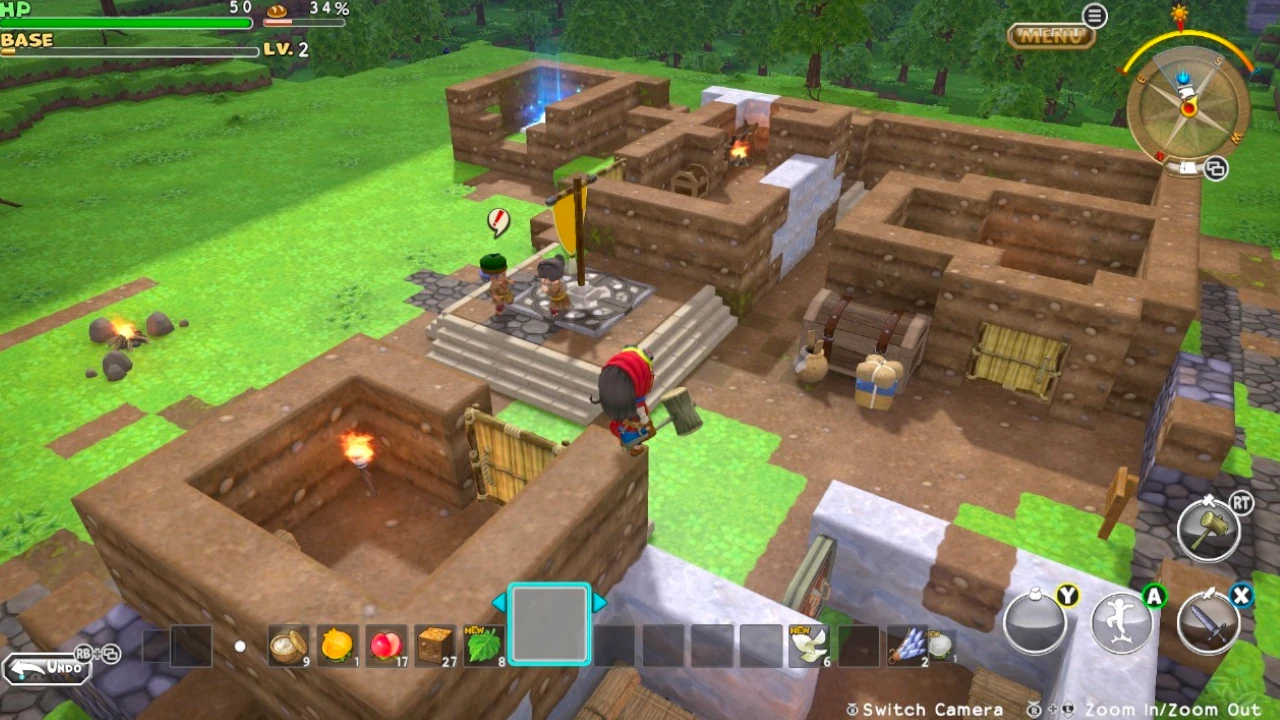Image resolution: width=1280 pixels, height=720 pixels.
Task: Open the Menu button
Action: (1050, 36)
